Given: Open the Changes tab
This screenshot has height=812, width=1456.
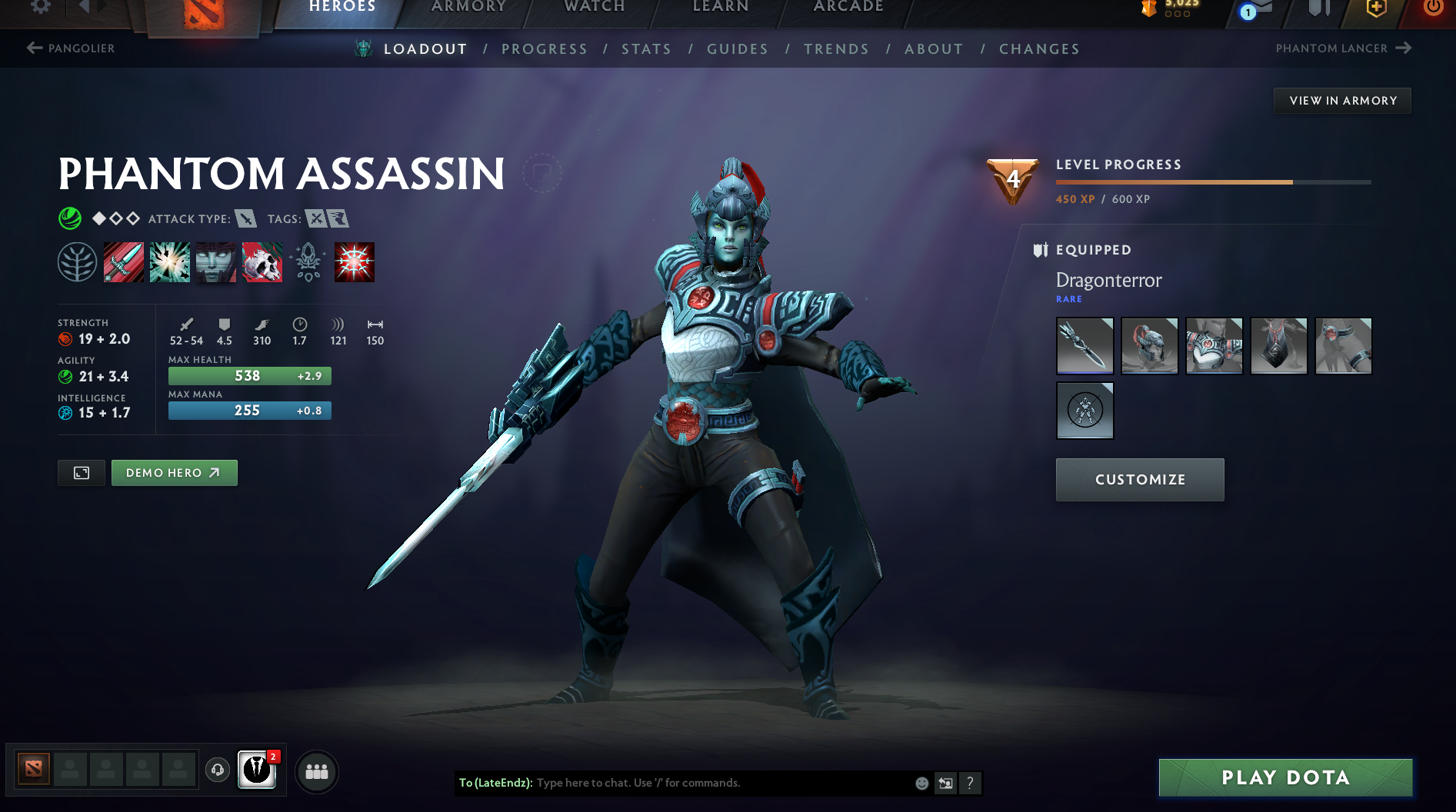Looking at the screenshot, I should (1039, 49).
